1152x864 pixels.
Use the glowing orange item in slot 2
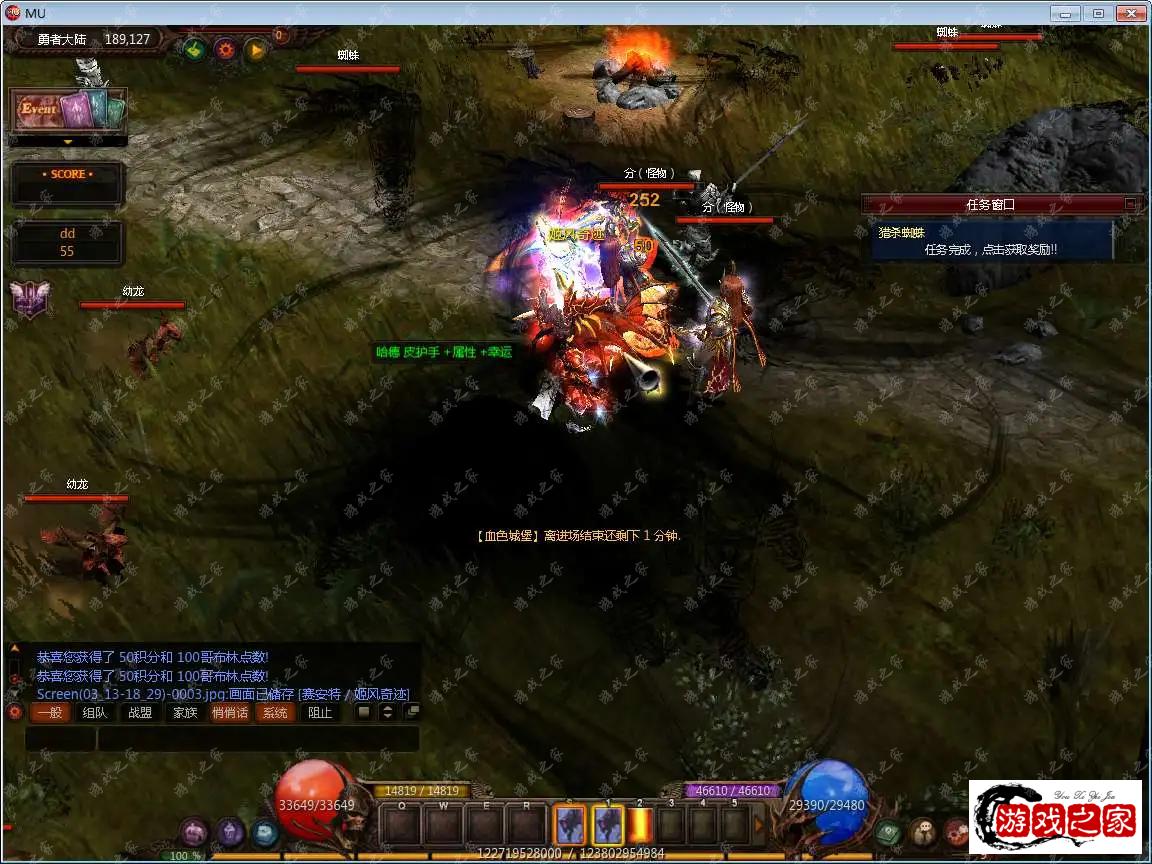click(640, 826)
